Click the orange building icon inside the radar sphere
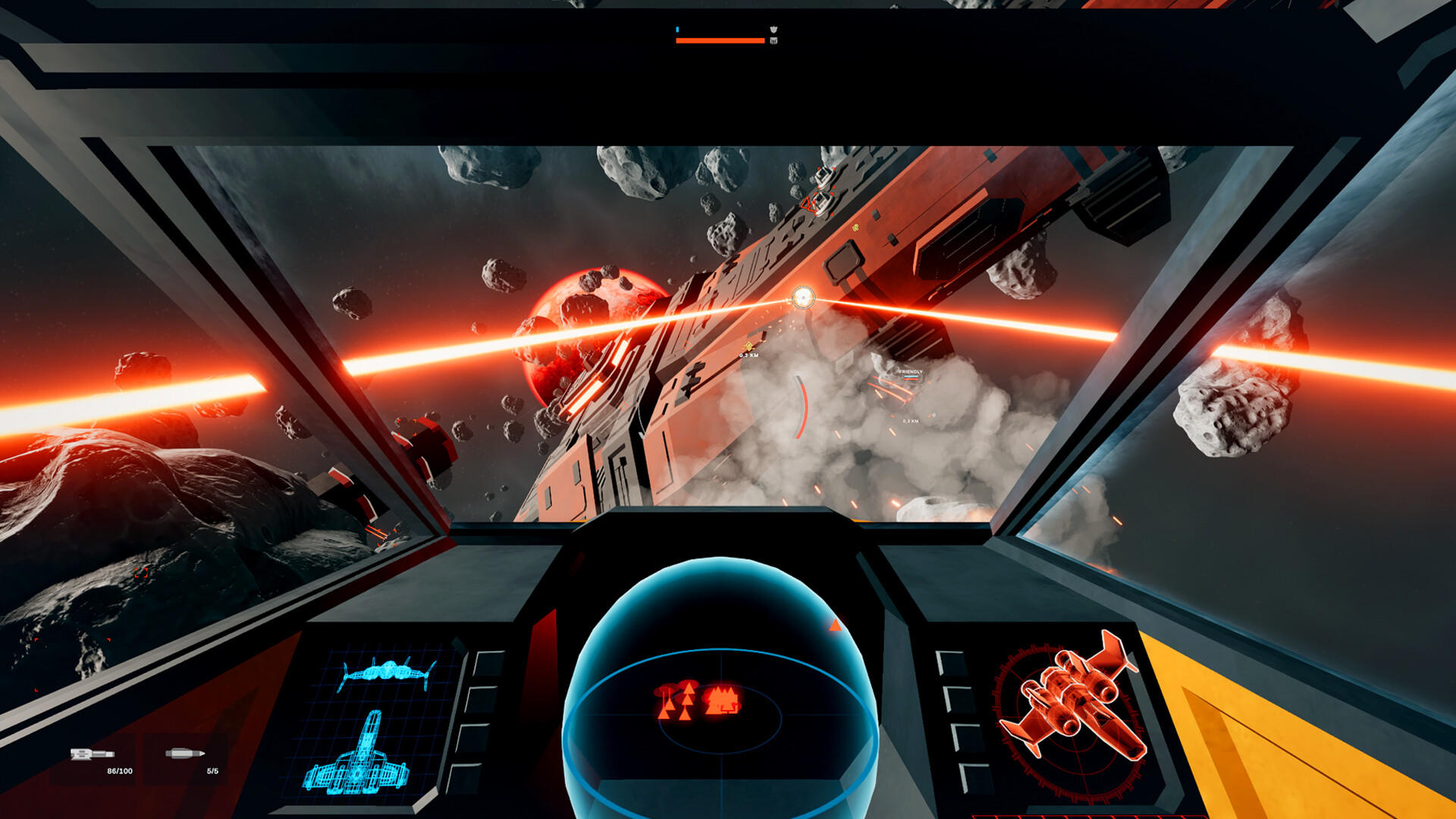 (721, 698)
